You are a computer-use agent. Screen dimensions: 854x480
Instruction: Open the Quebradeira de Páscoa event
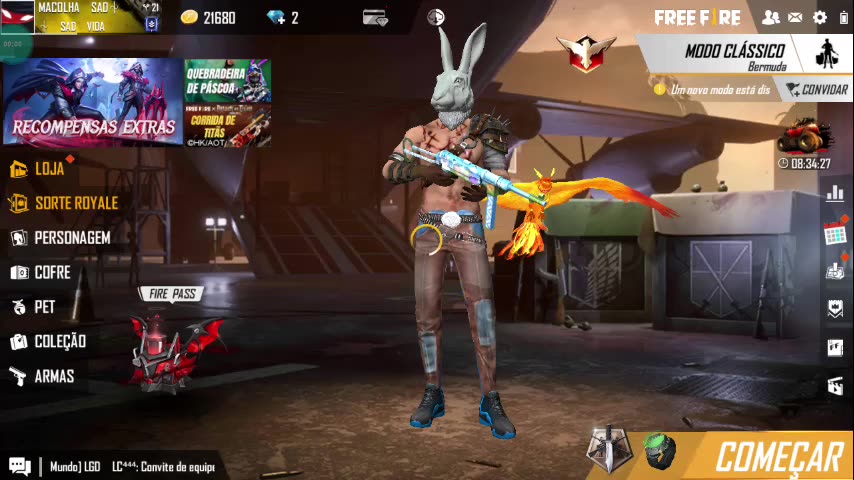tap(227, 80)
